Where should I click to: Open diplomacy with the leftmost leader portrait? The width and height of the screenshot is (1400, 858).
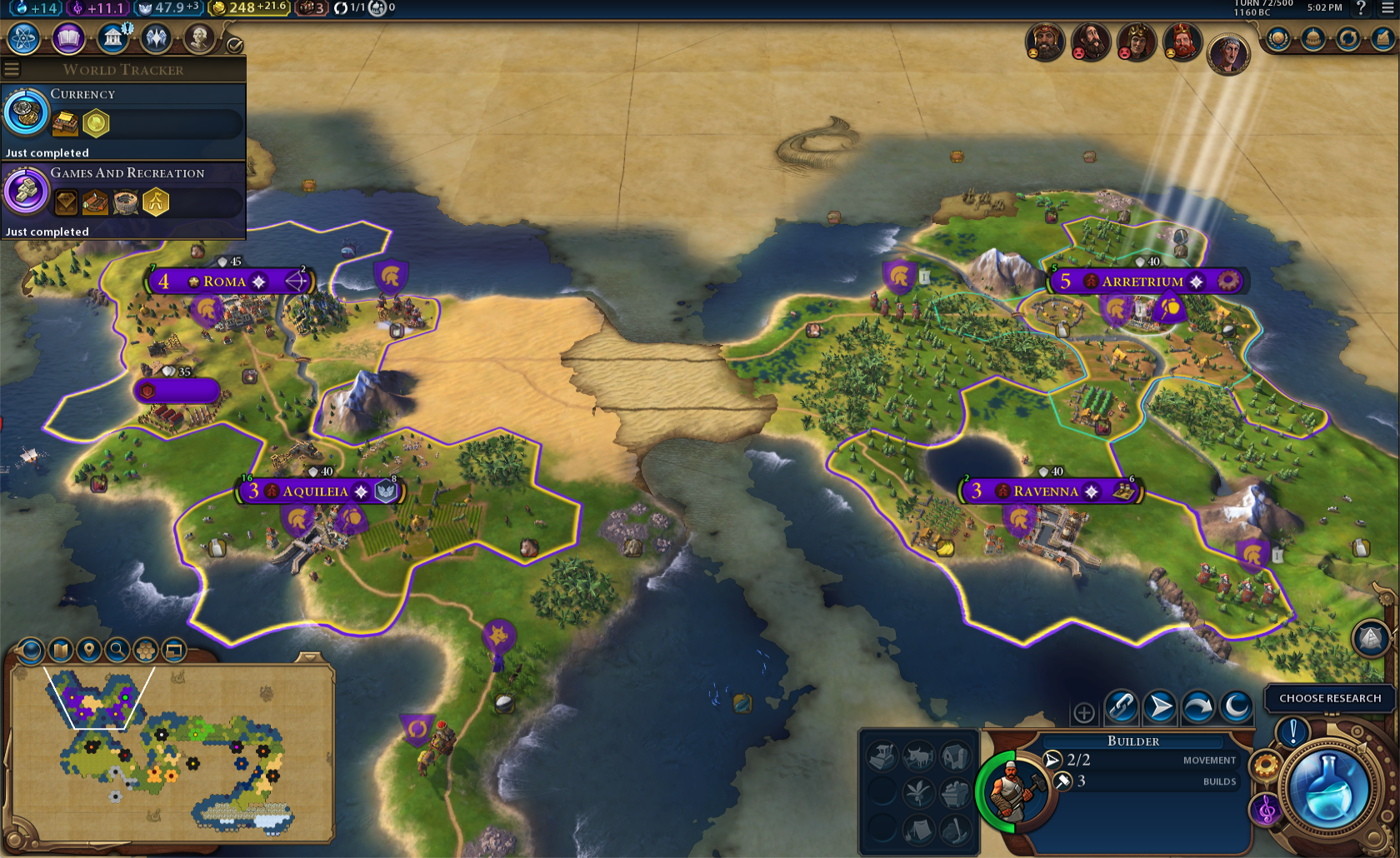point(1044,43)
